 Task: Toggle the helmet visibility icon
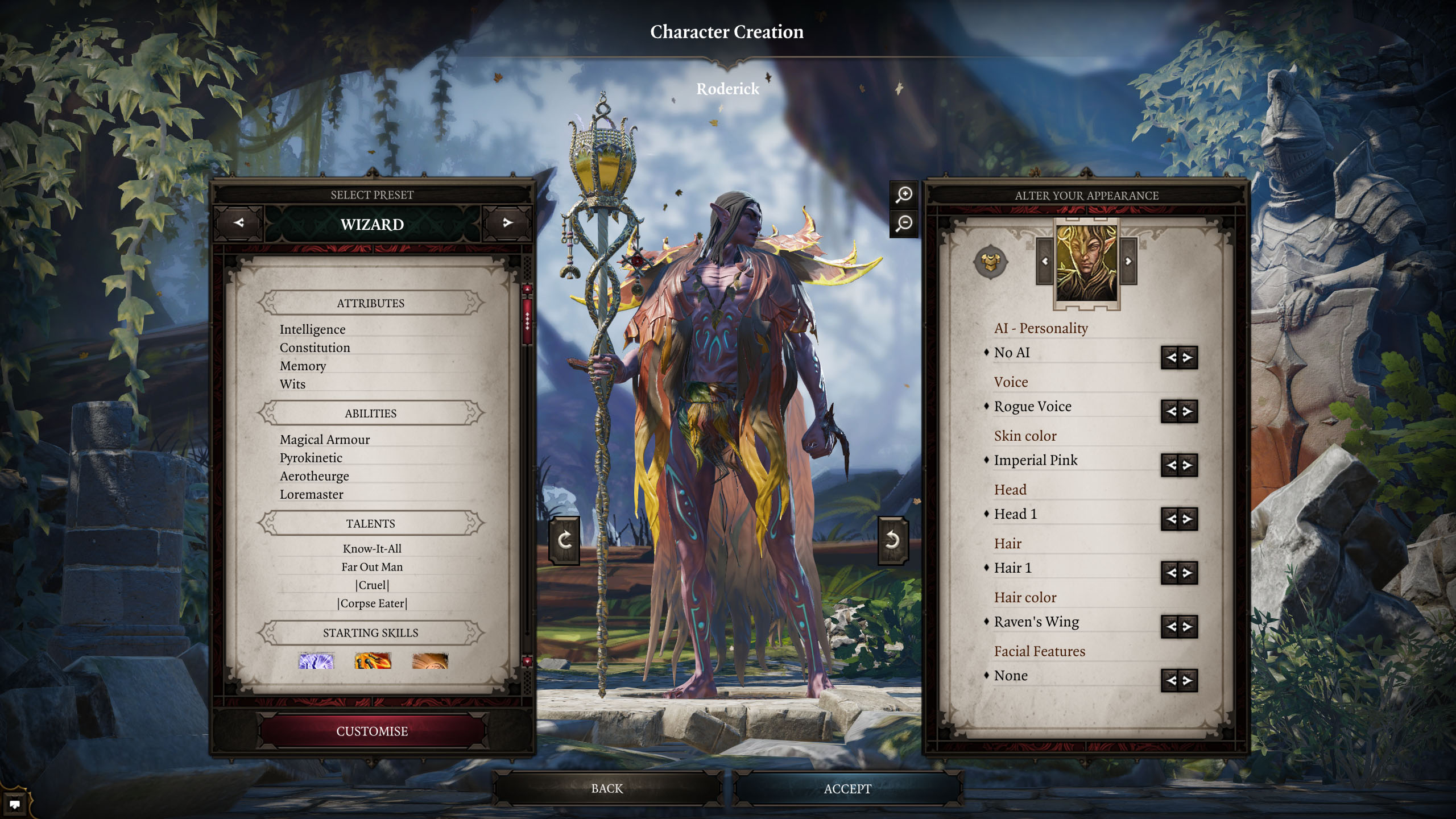[x=990, y=262]
